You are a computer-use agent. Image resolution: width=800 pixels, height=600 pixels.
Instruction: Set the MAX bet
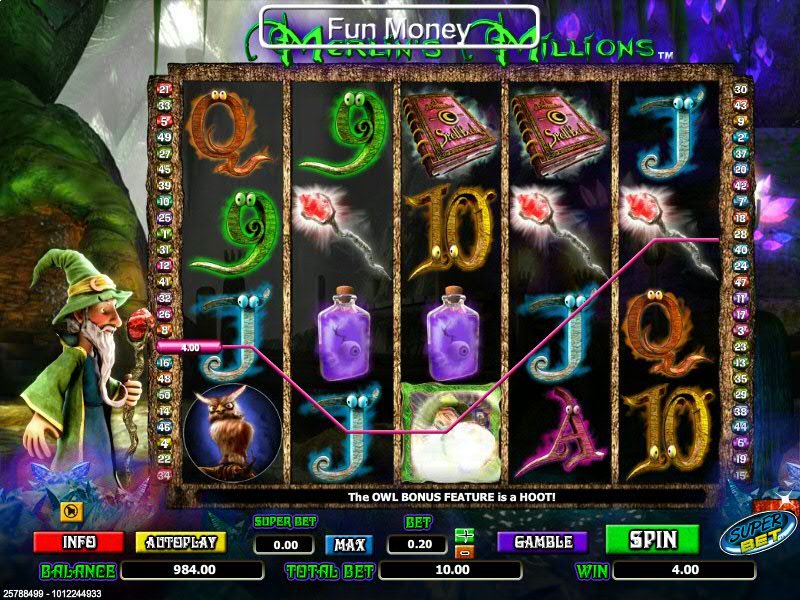pyautogui.click(x=348, y=545)
